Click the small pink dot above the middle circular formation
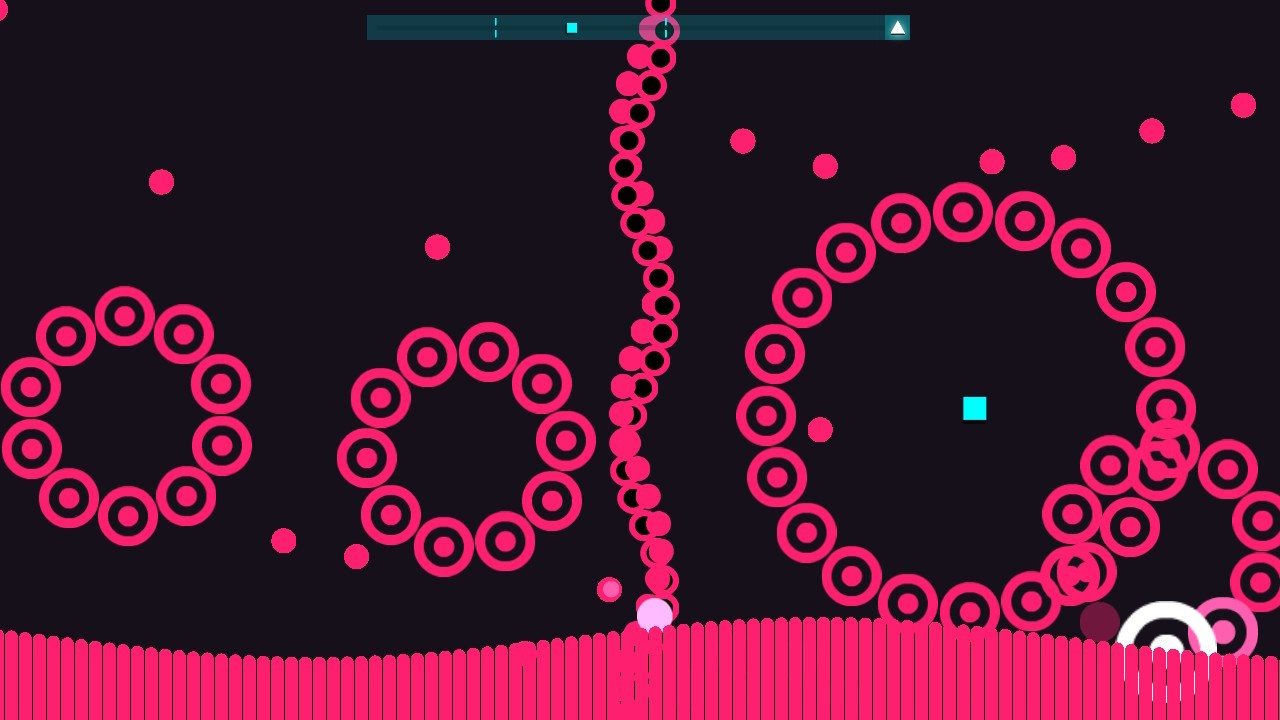This screenshot has width=1280, height=720. (437, 246)
